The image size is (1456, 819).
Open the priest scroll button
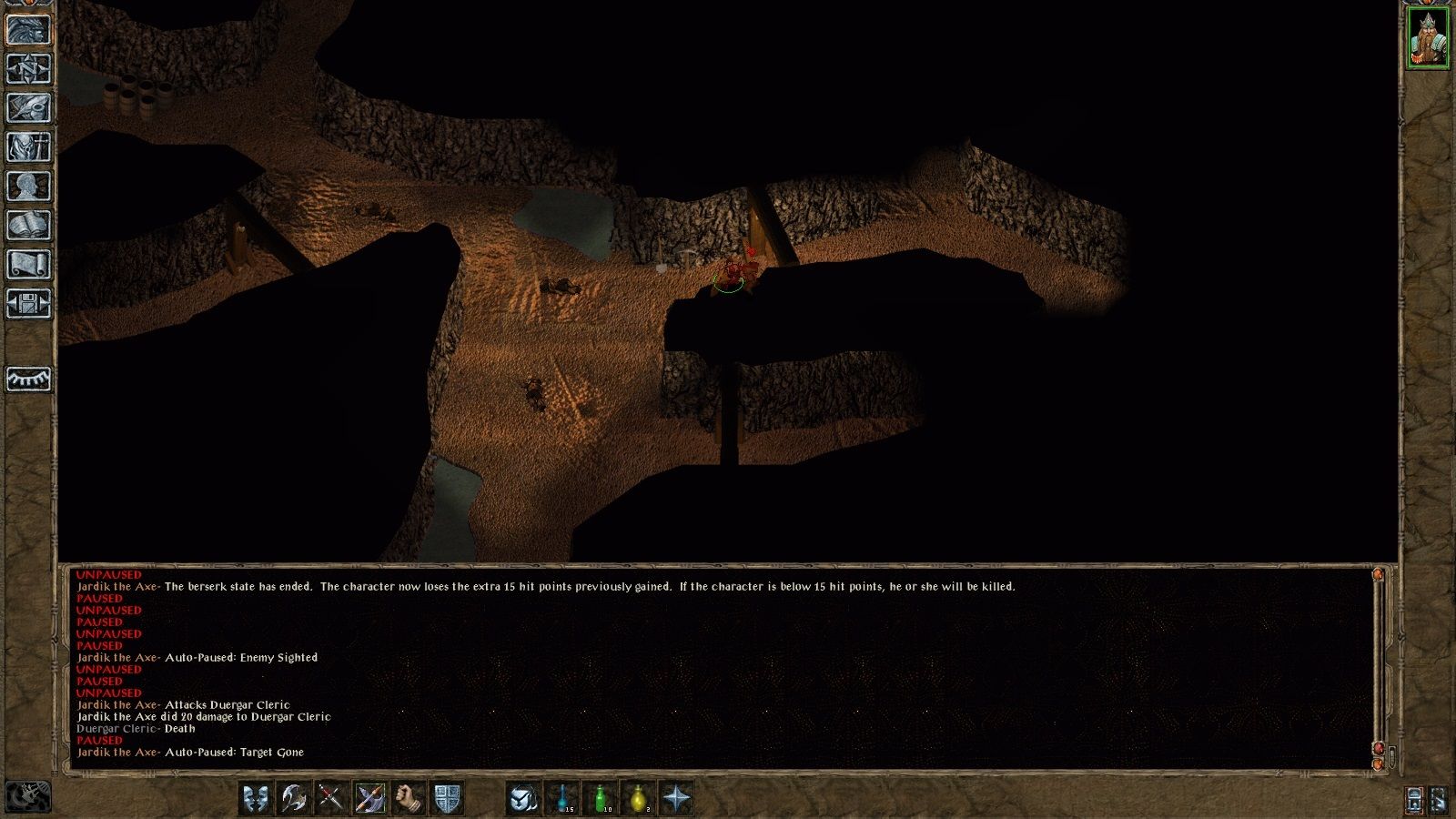click(28, 265)
